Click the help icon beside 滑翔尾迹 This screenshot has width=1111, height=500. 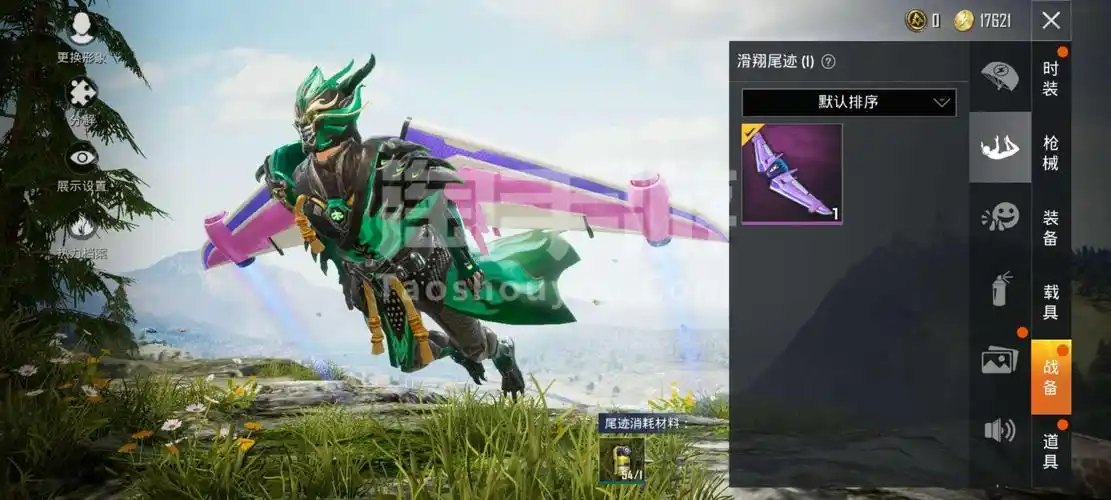point(828,62)
